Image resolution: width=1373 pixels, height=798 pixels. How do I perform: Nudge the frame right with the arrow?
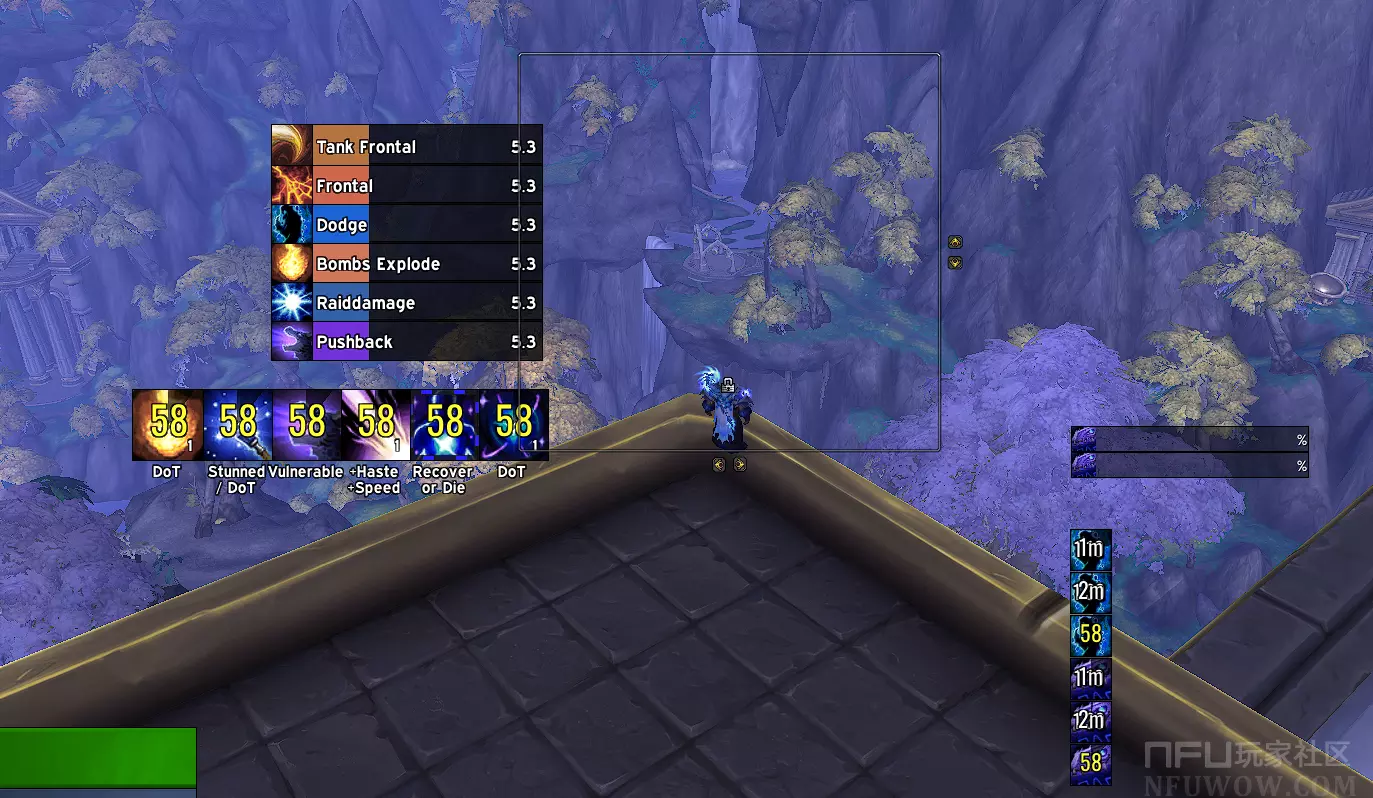click(x=740, y=464)
